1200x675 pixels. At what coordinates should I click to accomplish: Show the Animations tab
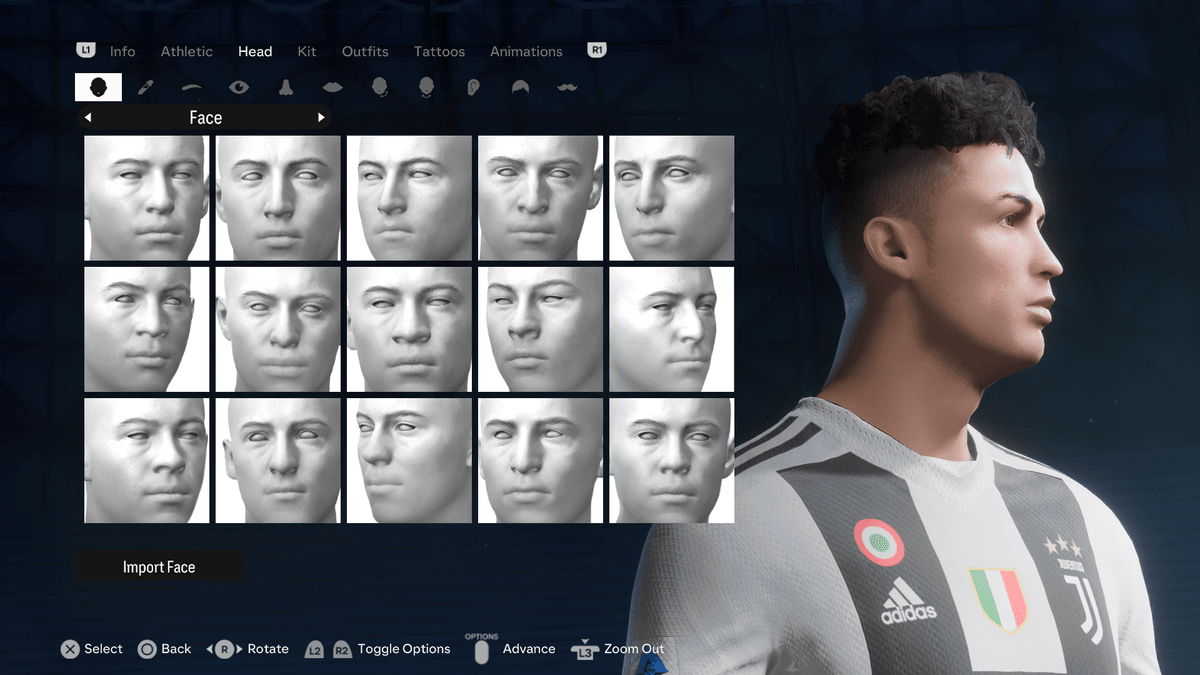coord(526,51)
